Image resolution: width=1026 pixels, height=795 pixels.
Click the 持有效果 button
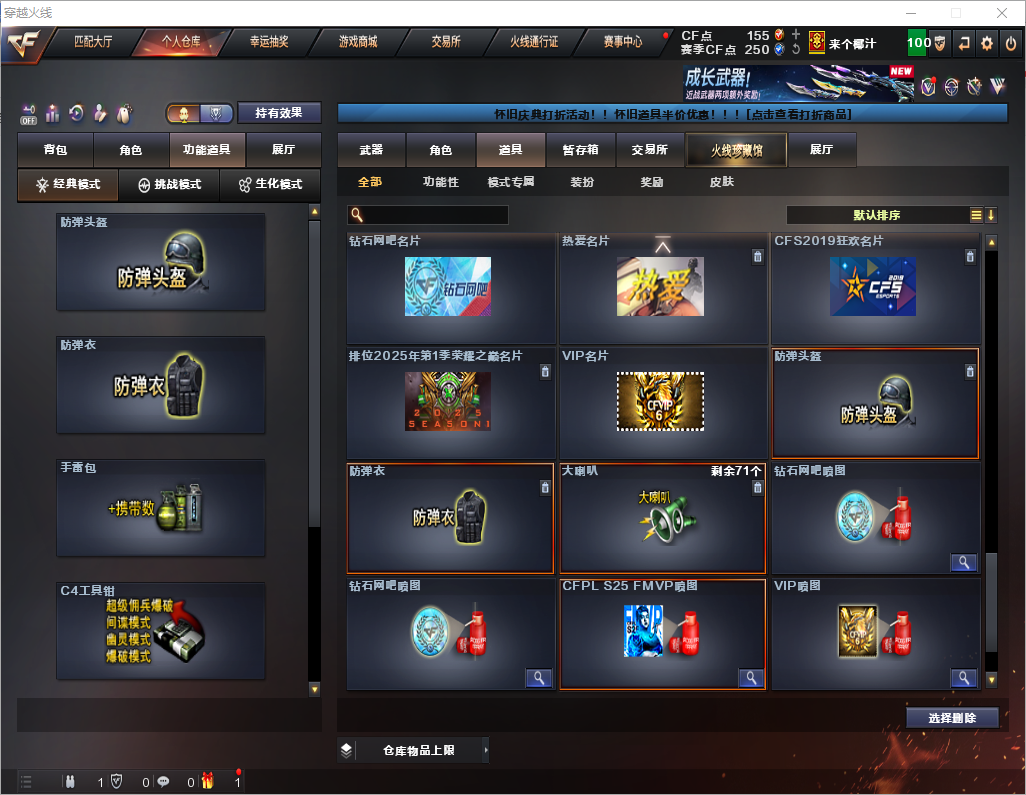(279, 113)
